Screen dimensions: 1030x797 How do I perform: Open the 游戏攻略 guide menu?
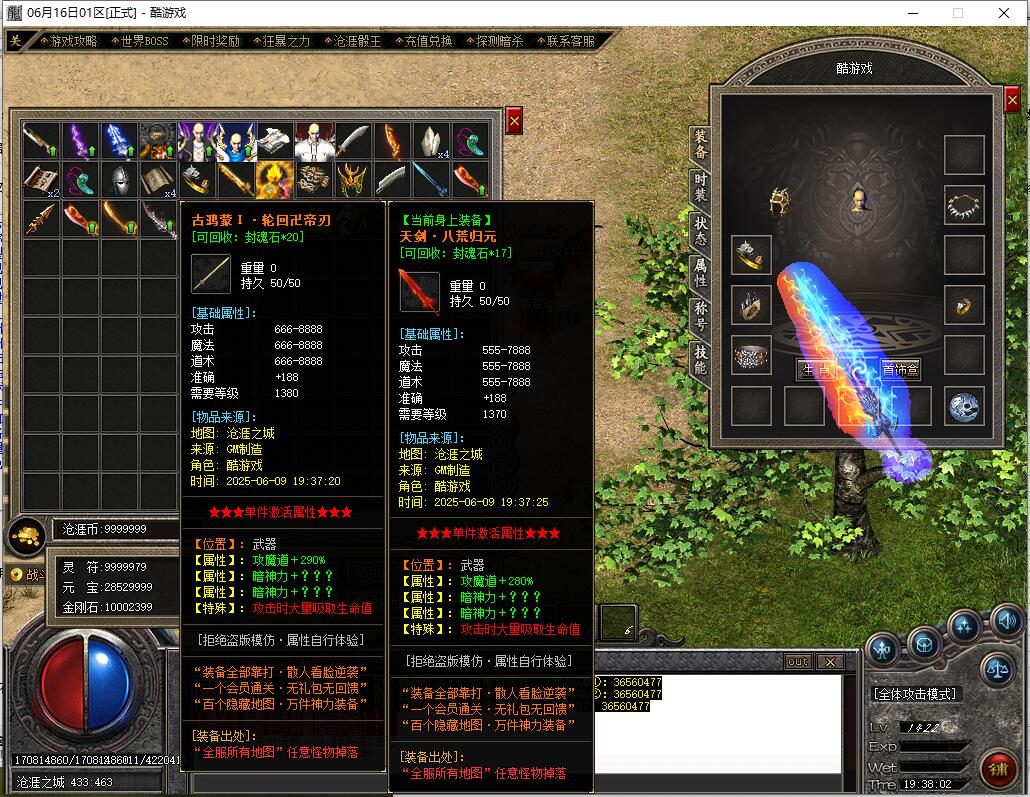(x=74, y=41)
